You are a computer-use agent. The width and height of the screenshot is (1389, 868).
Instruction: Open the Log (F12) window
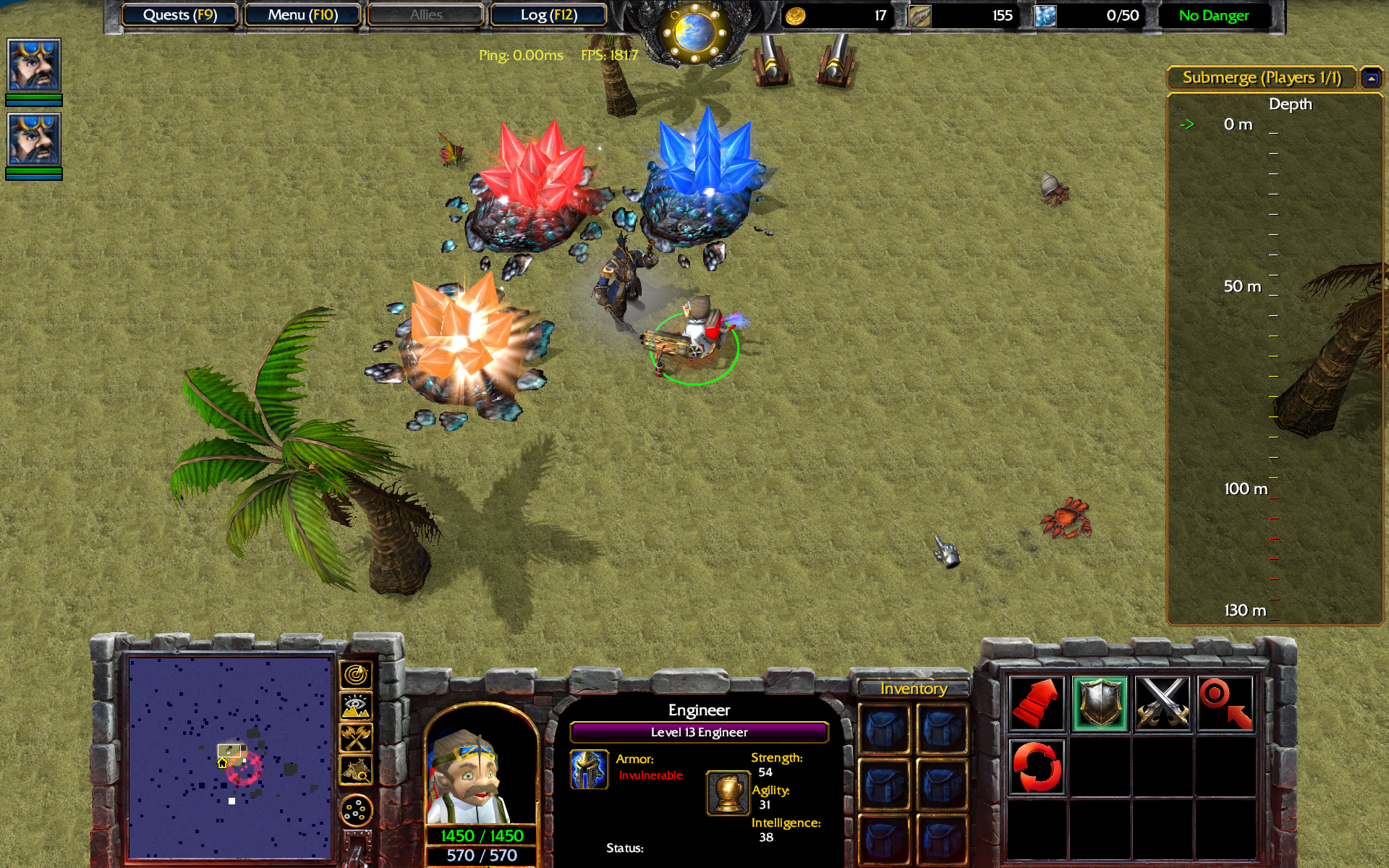[548, 15]
